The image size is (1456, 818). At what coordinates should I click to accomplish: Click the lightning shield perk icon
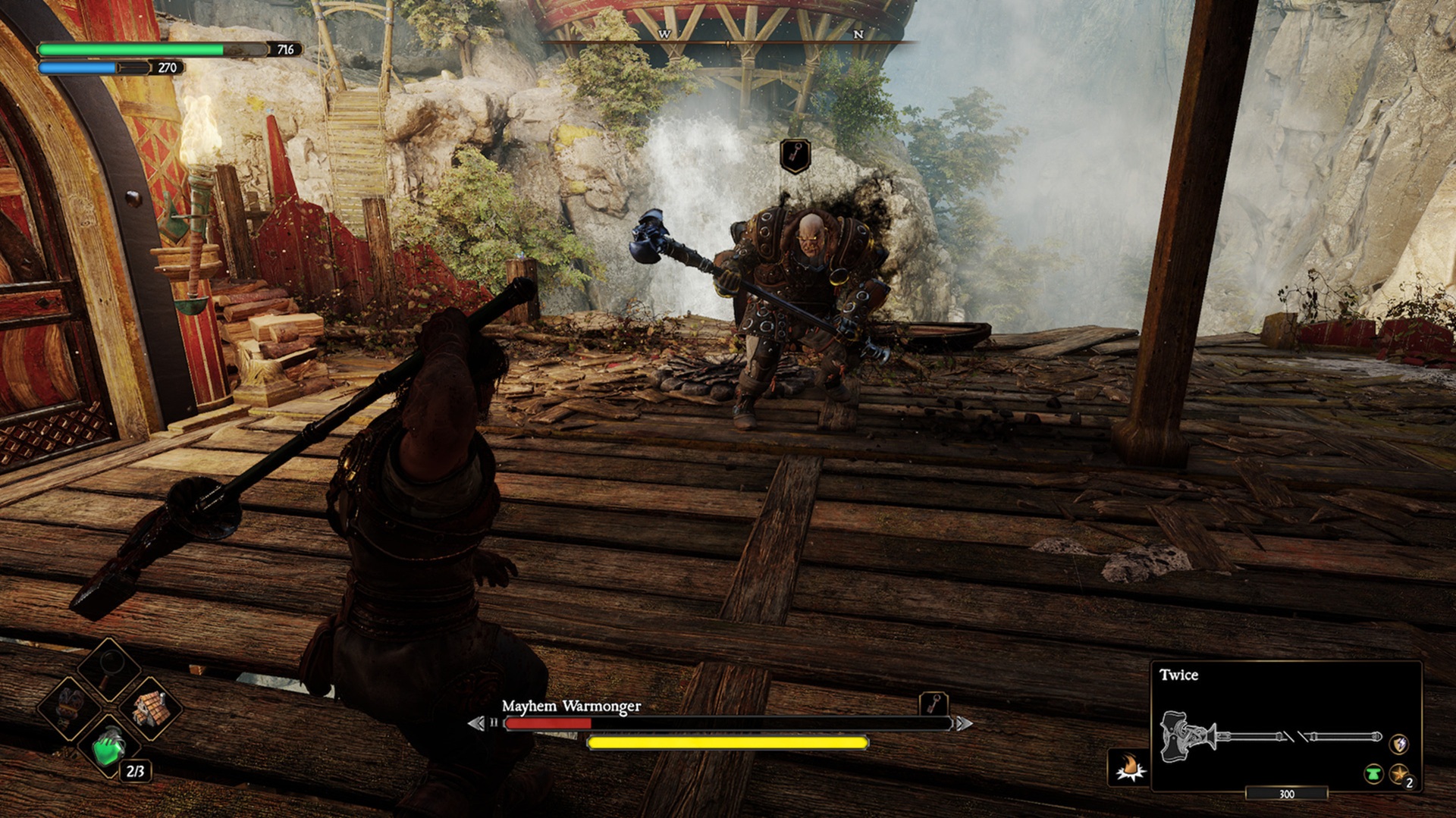click(1398, 744)
